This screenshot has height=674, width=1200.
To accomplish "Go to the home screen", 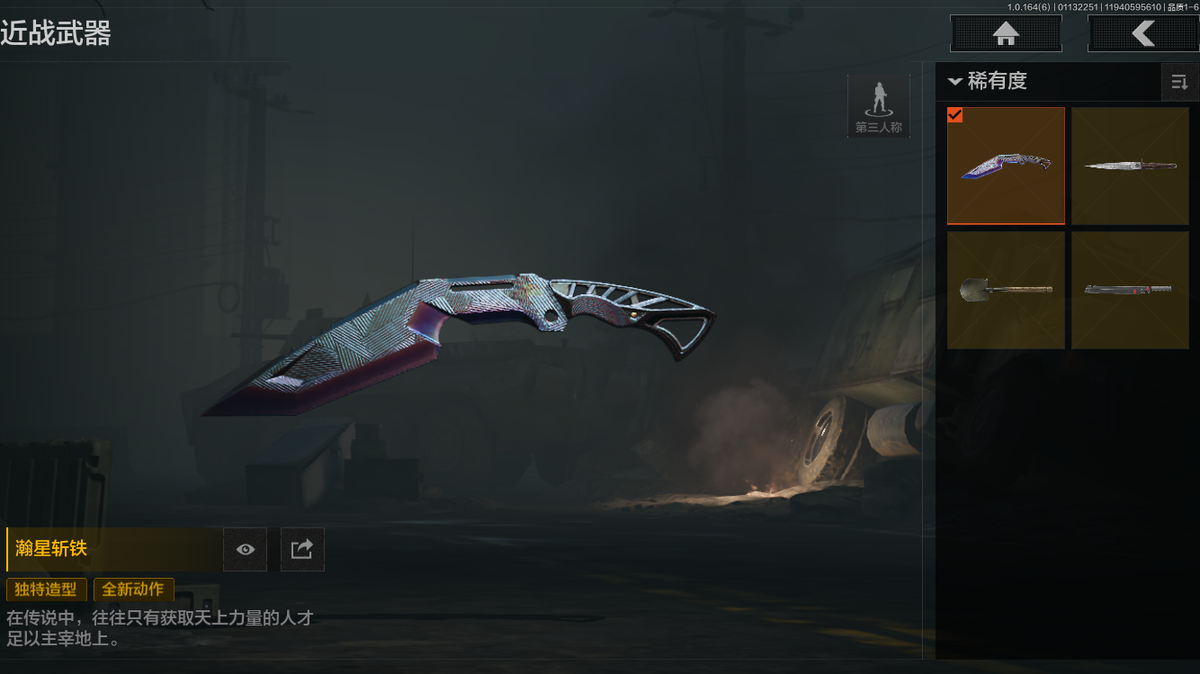I will pos(1005,33).
